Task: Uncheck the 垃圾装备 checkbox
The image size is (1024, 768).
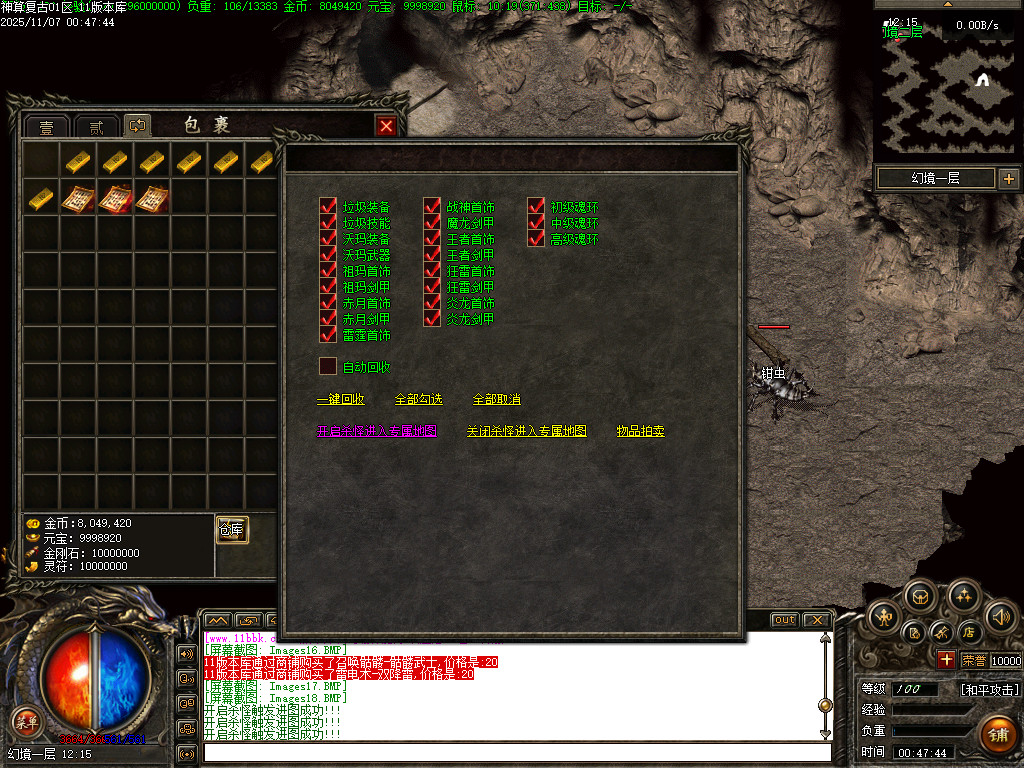Action: tap(328, 207)
